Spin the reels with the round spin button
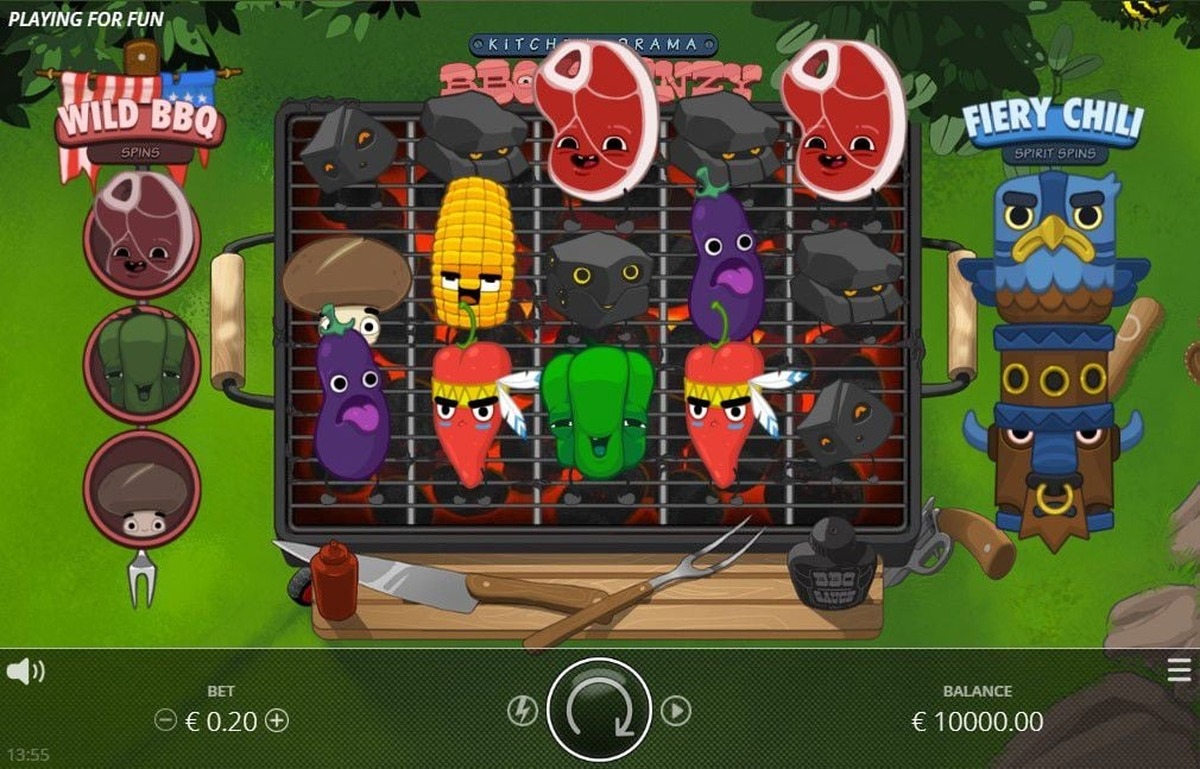The image size is (1200, 769). pyautogui.click(x=599, y=710)
